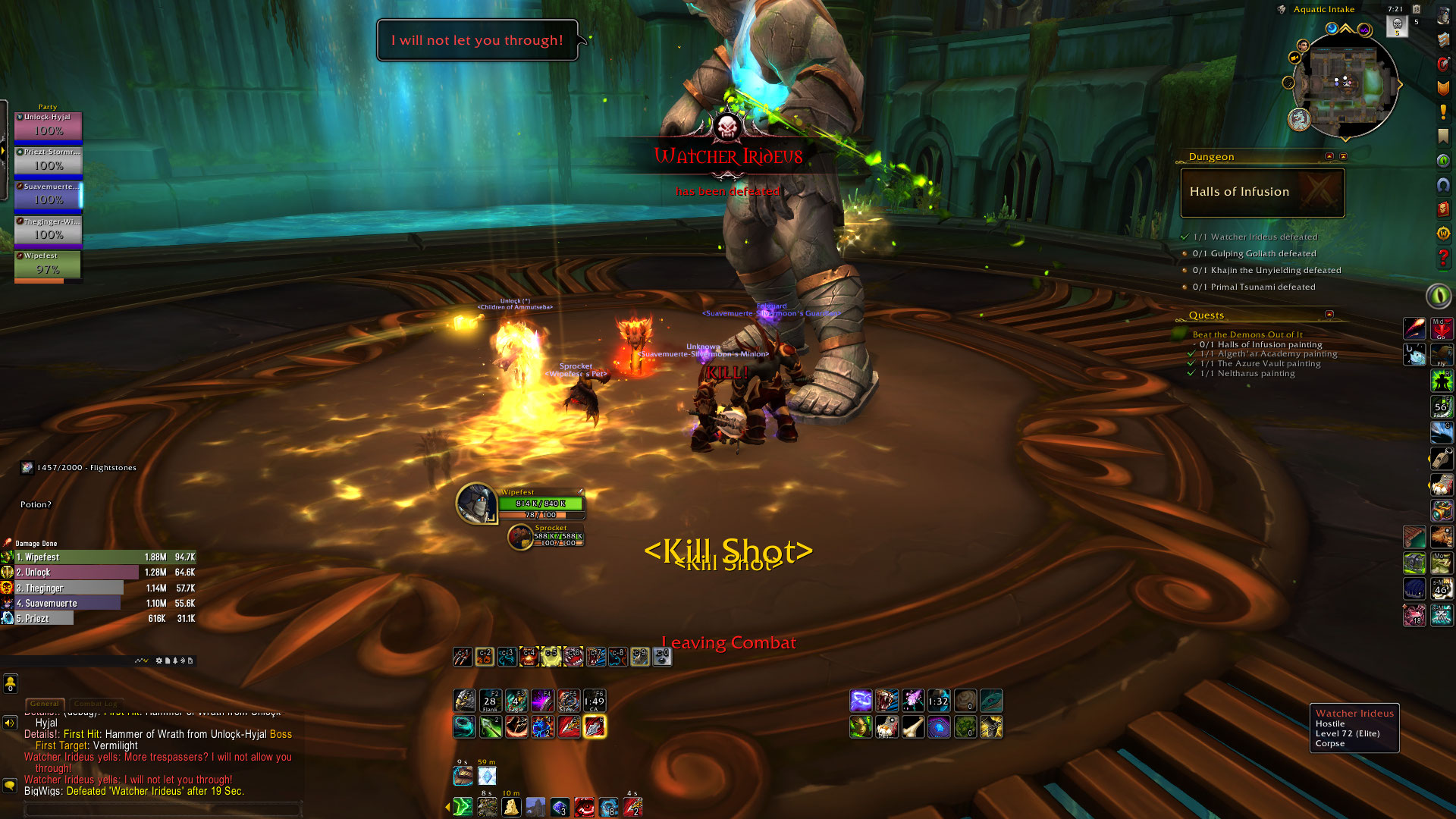Click the Wipefest row in Damage Done
The width and height of the screenshot is (1456, 819).
99,557
